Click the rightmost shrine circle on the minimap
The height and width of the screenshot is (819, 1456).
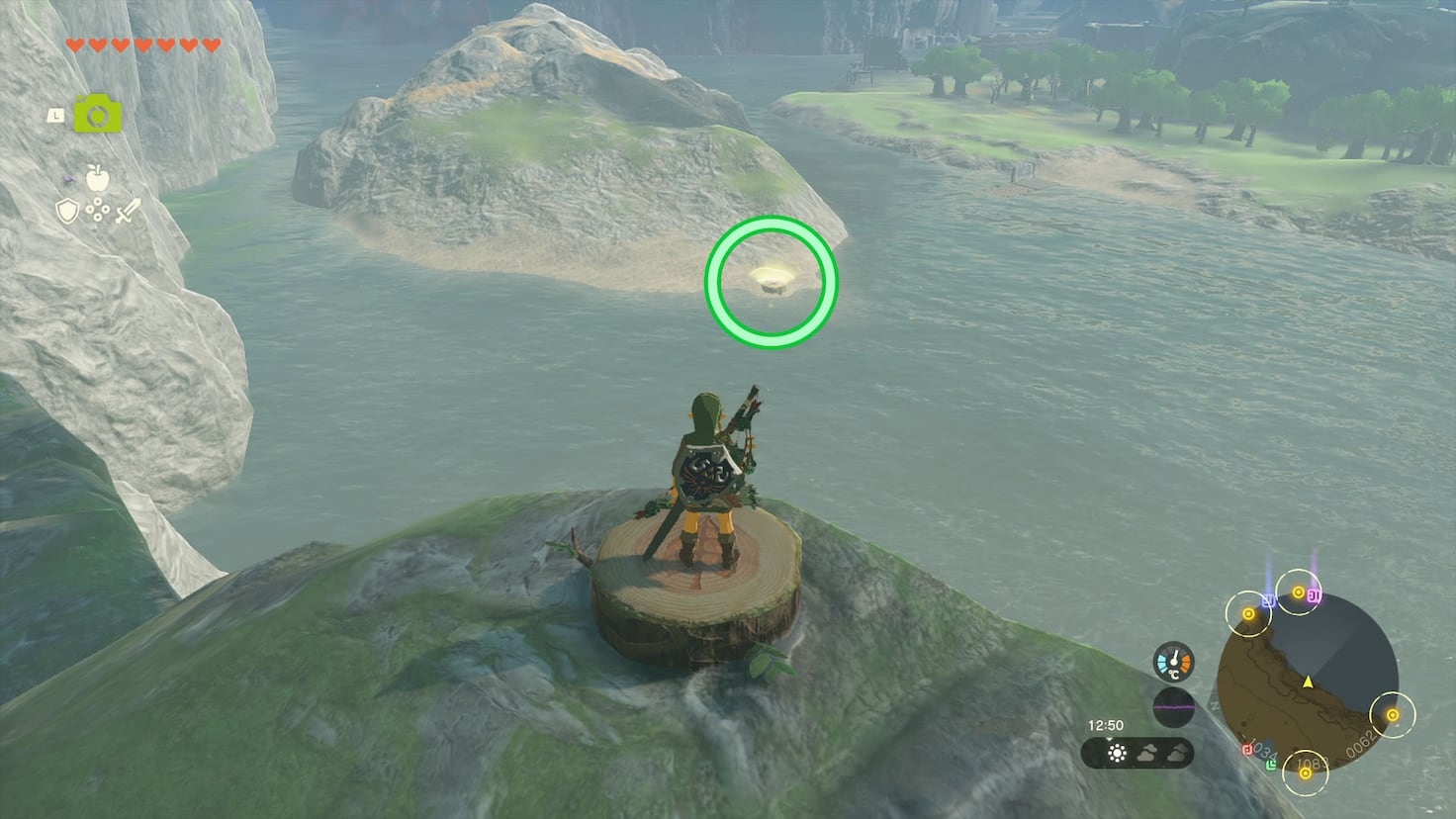pos(1394,714)
